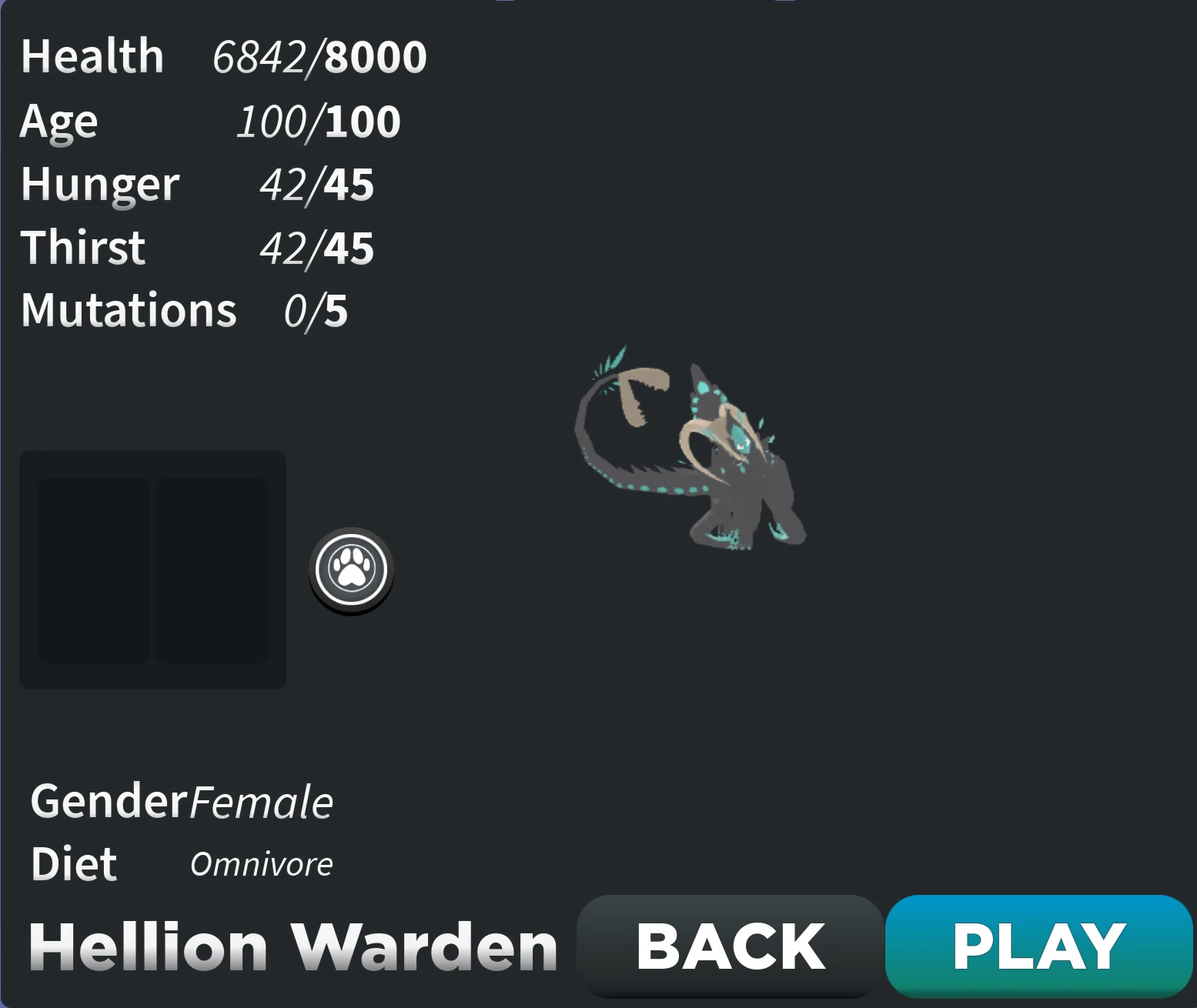
Task: Expand the Health 6842/8000 stat row
Action: point(222,55)
